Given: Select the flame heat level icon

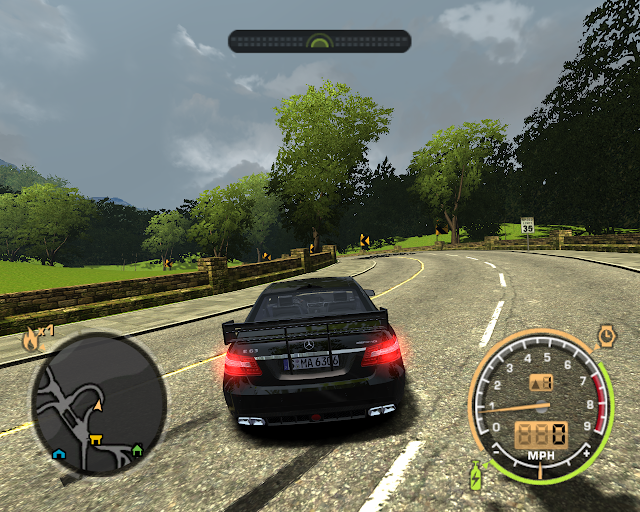Looking at the screenshot, I should click(x=31, y=338).
